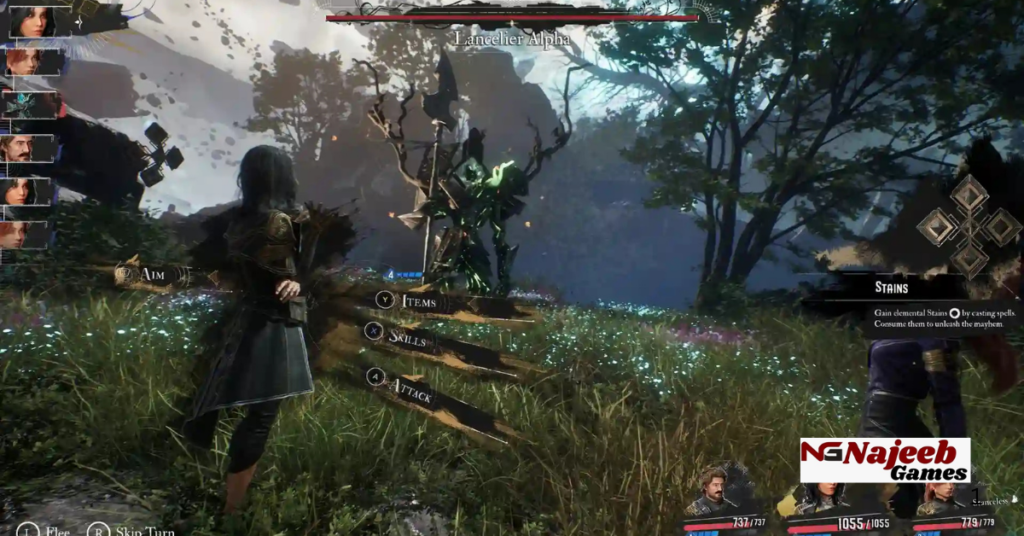Click the Najeeb Games watermark logo
This screenshot has width=1024, height=536.
[885, 460]
